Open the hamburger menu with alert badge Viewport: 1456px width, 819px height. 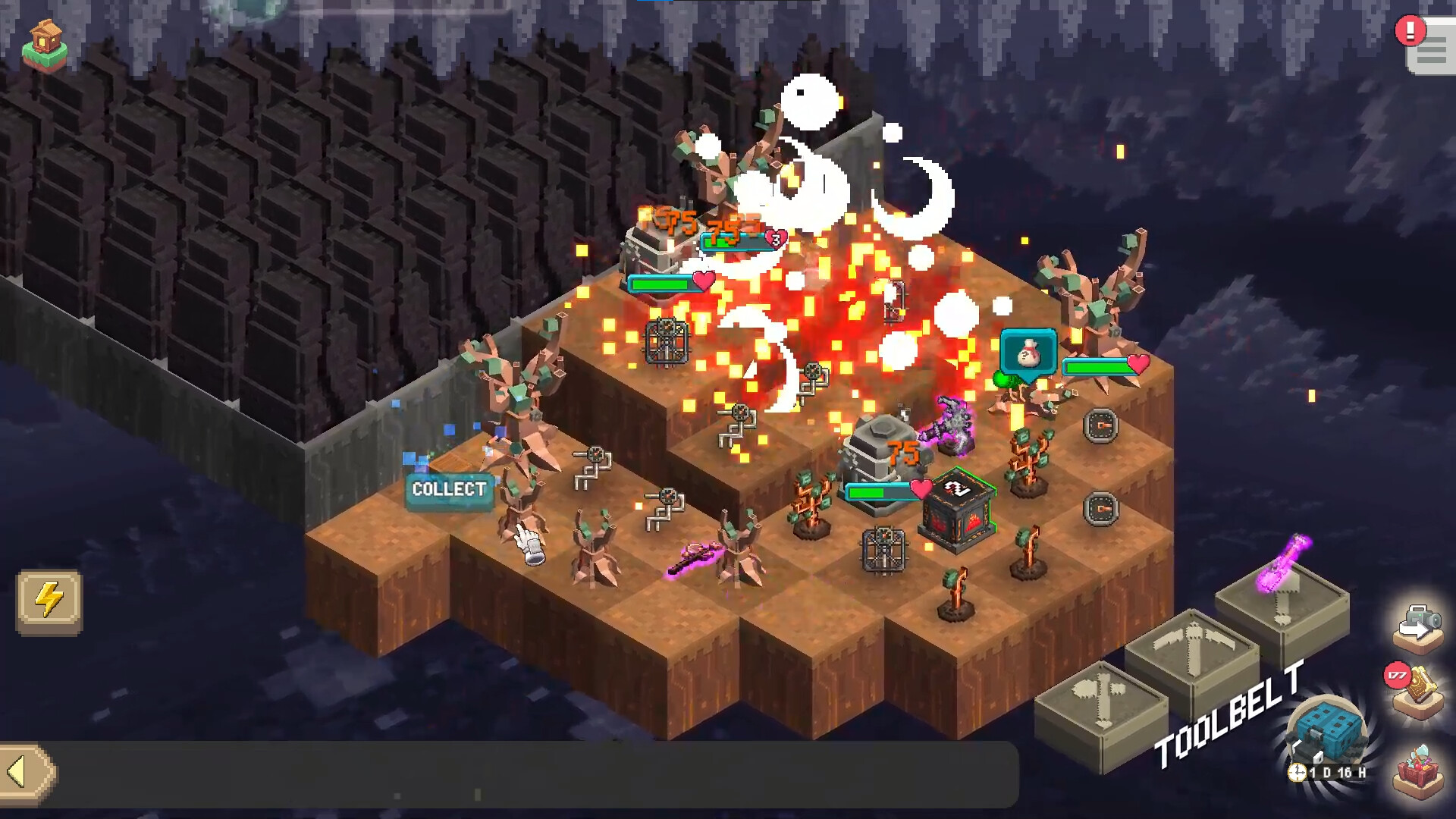[x=1430, y=52]
